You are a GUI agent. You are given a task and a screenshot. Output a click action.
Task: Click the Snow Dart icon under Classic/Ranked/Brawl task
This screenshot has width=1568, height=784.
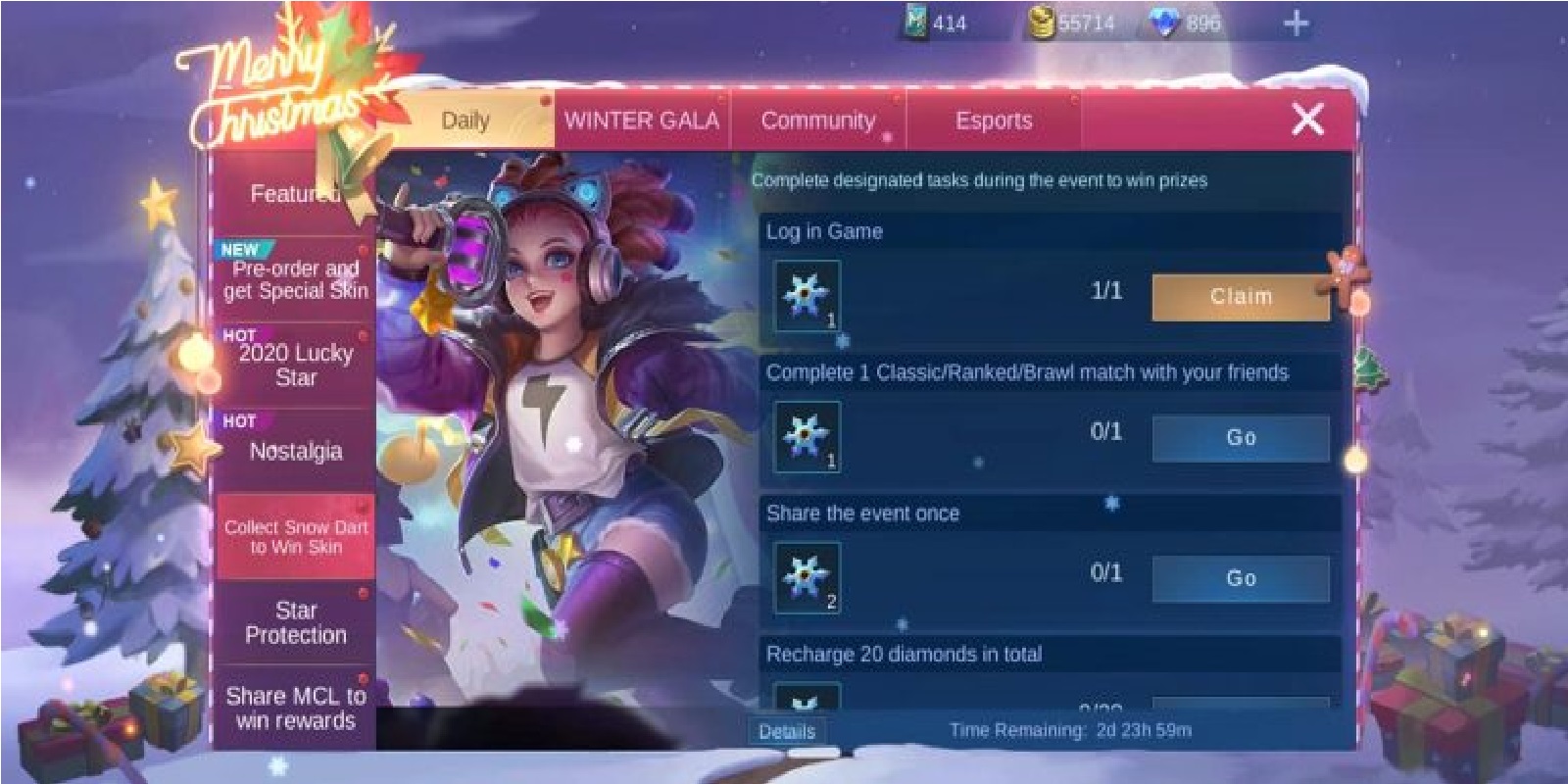click(x=806, y=434)
